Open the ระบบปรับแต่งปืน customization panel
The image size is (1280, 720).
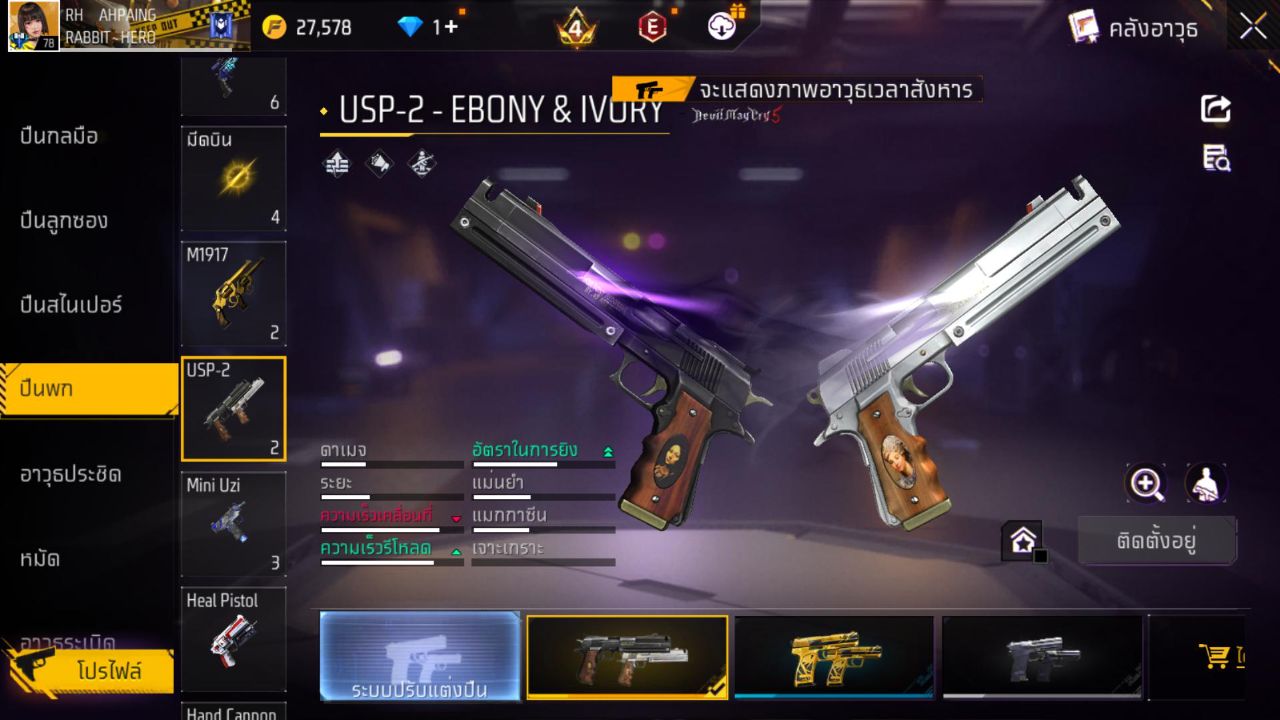(418, 655)
